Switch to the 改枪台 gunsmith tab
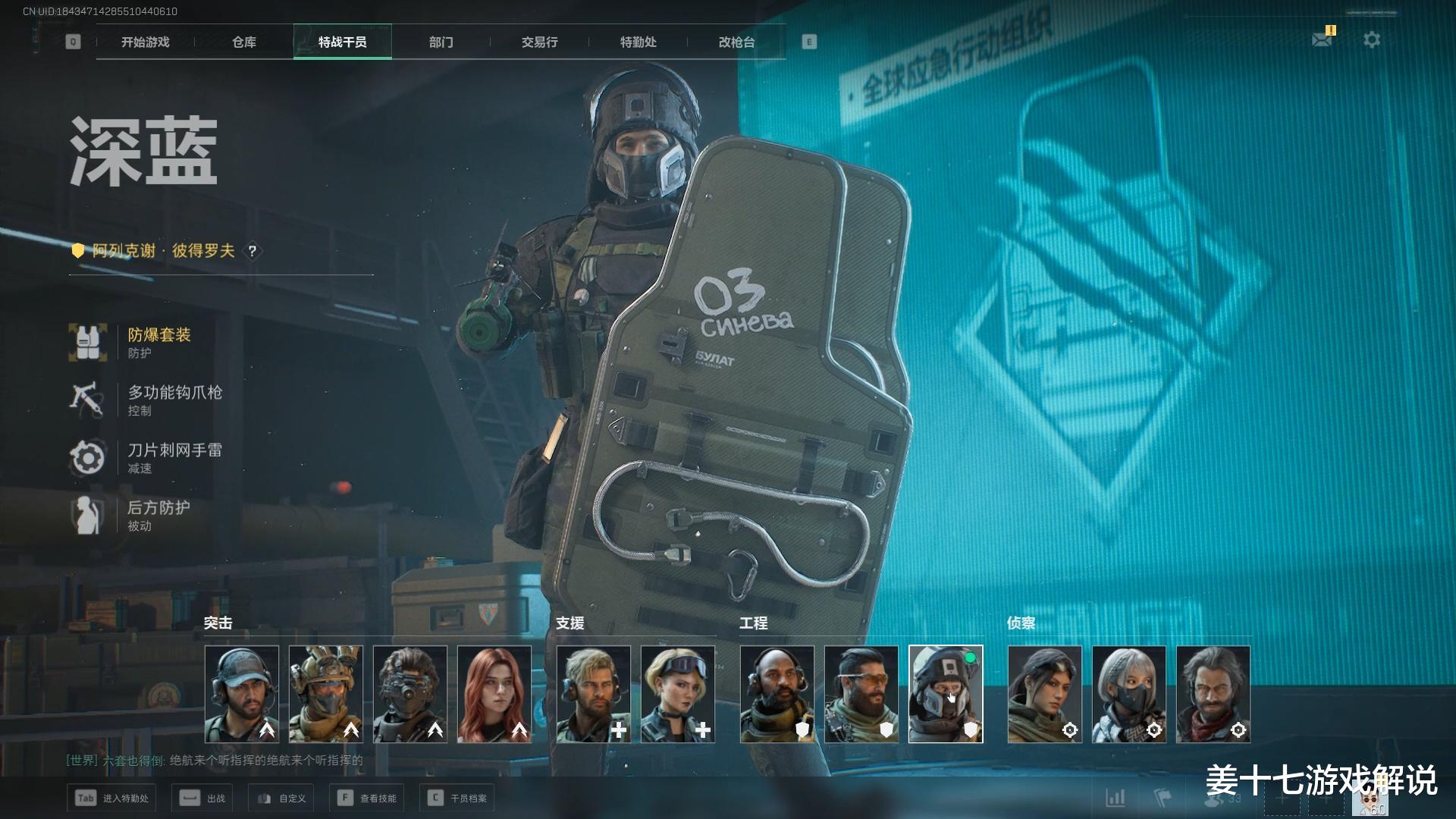The height and width of the screenshot is (819, 1456). (x=736, y=42)
